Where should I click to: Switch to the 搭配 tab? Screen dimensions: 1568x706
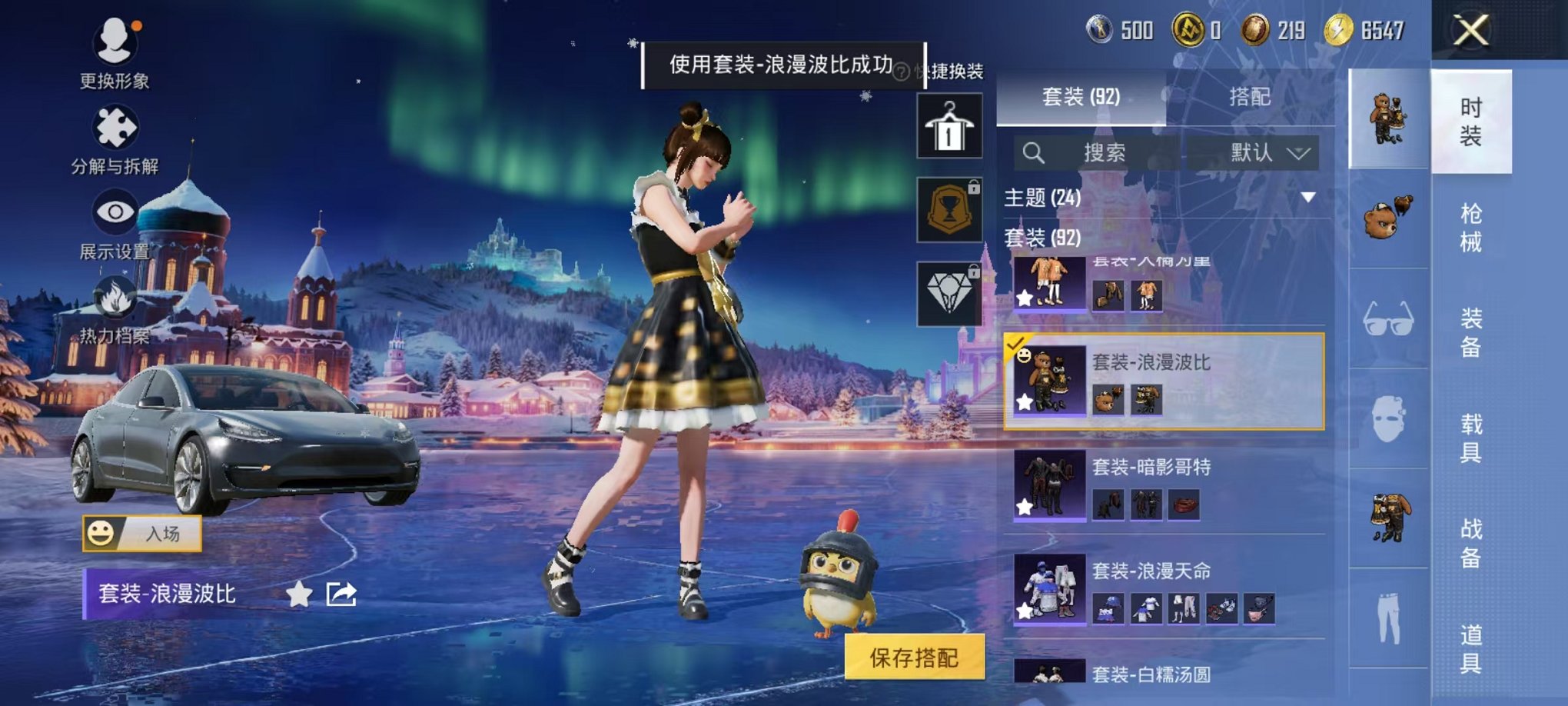[1251, 97]
